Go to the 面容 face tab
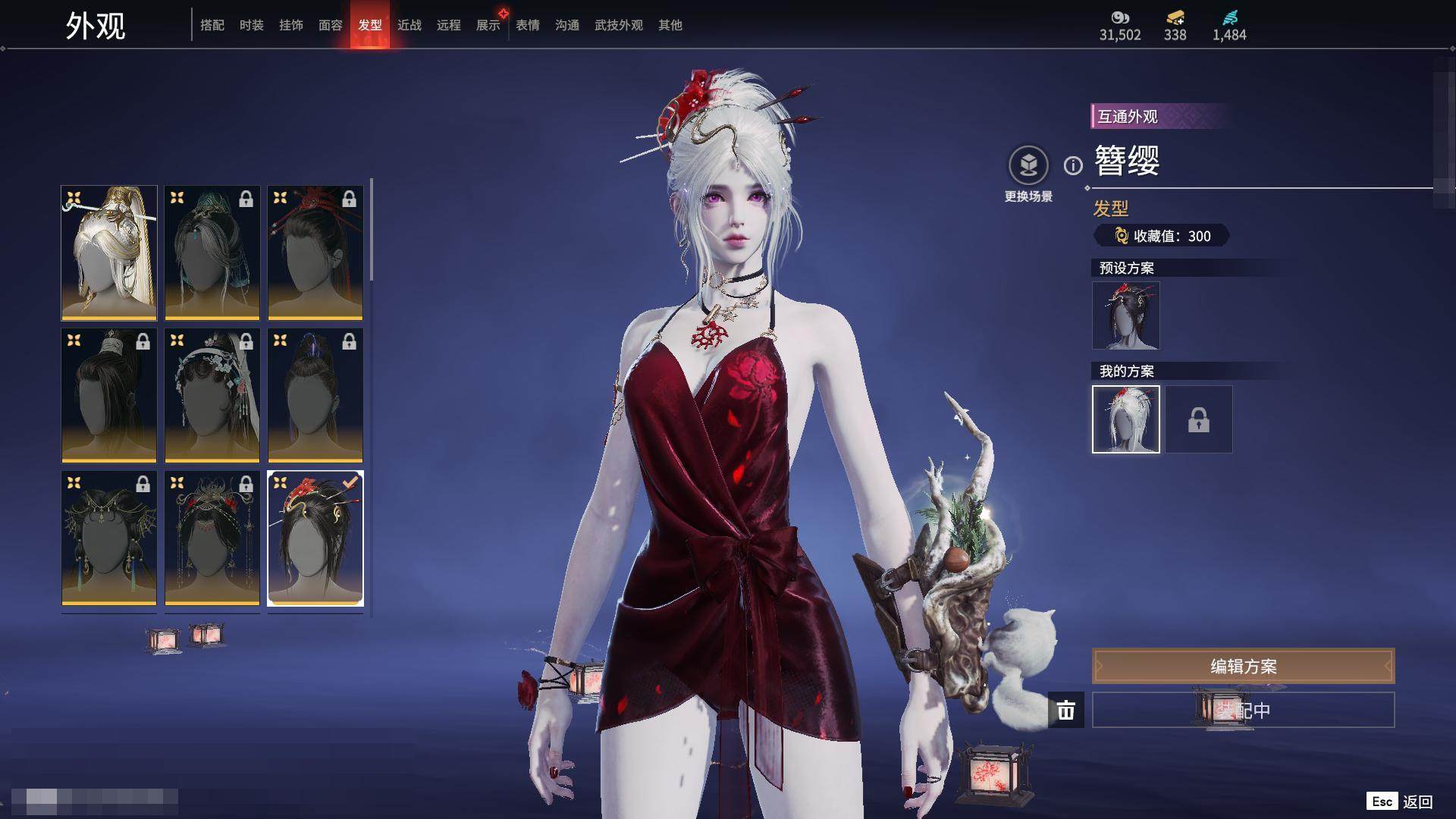The height and width of the screenshot is (819, 1456). (x=331, y=25)
